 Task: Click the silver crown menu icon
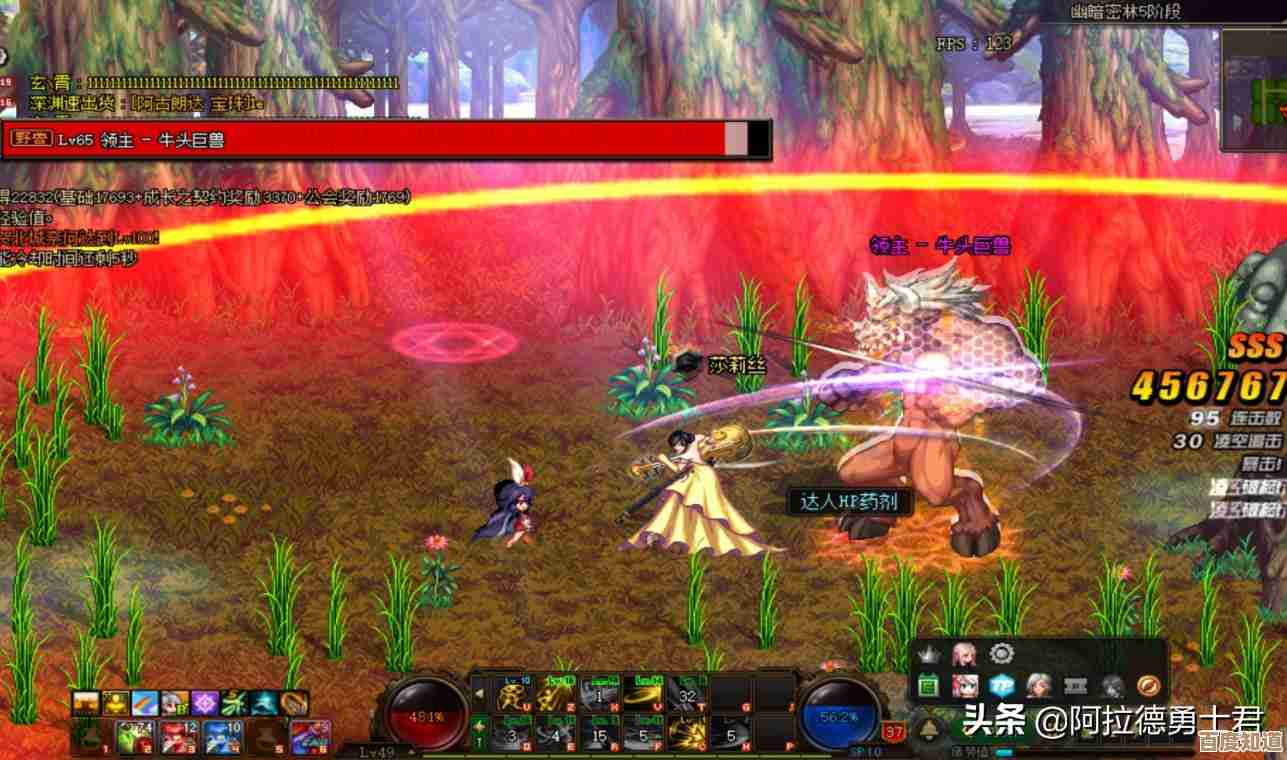pyautogui.click(x=929, y=654)
